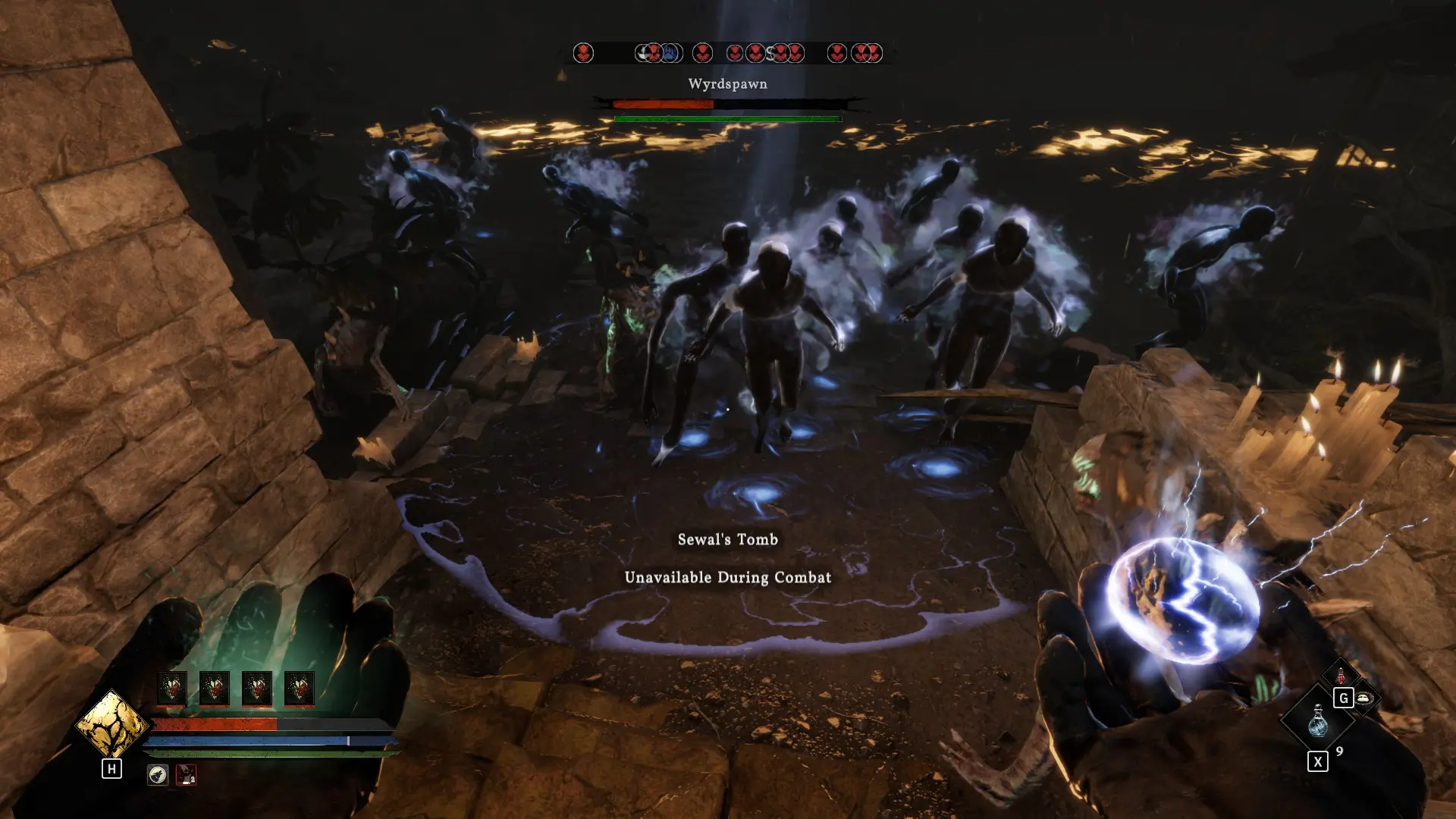Inspect the red debuff icon marked 2
This screenshot has width=1456, height=819.
186,774
